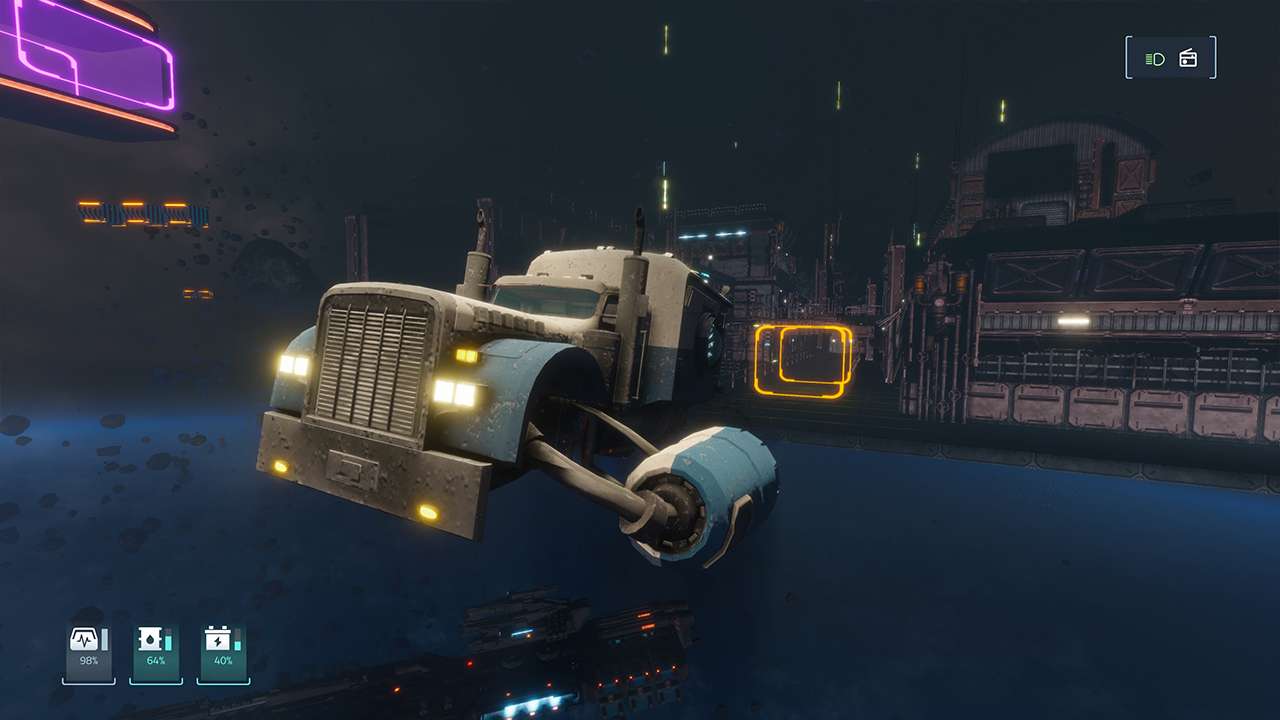Select the fuel barrel icon
The image size is (1280, 720).
click(149, 639)
